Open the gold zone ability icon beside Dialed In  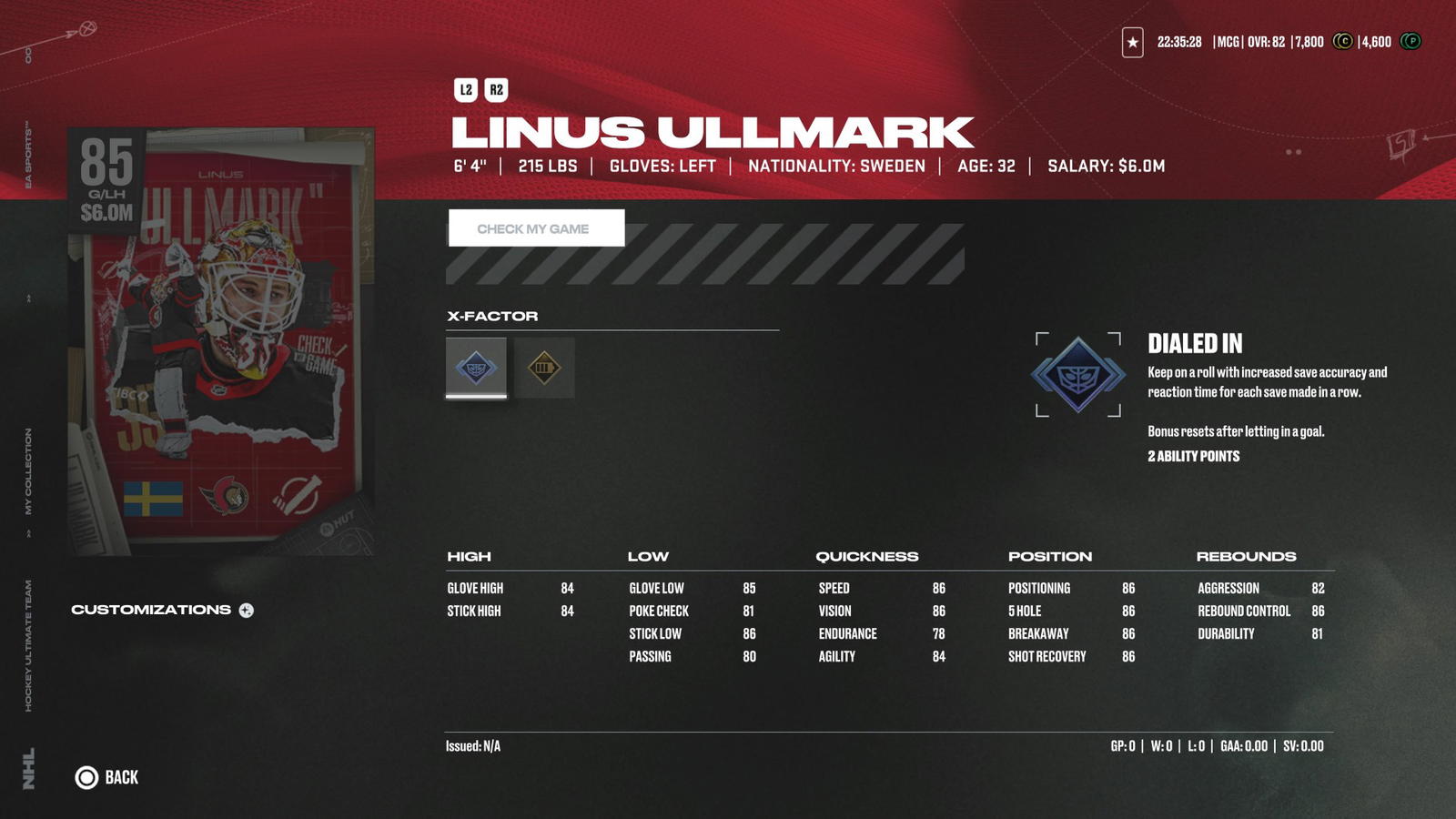(542, 368)
